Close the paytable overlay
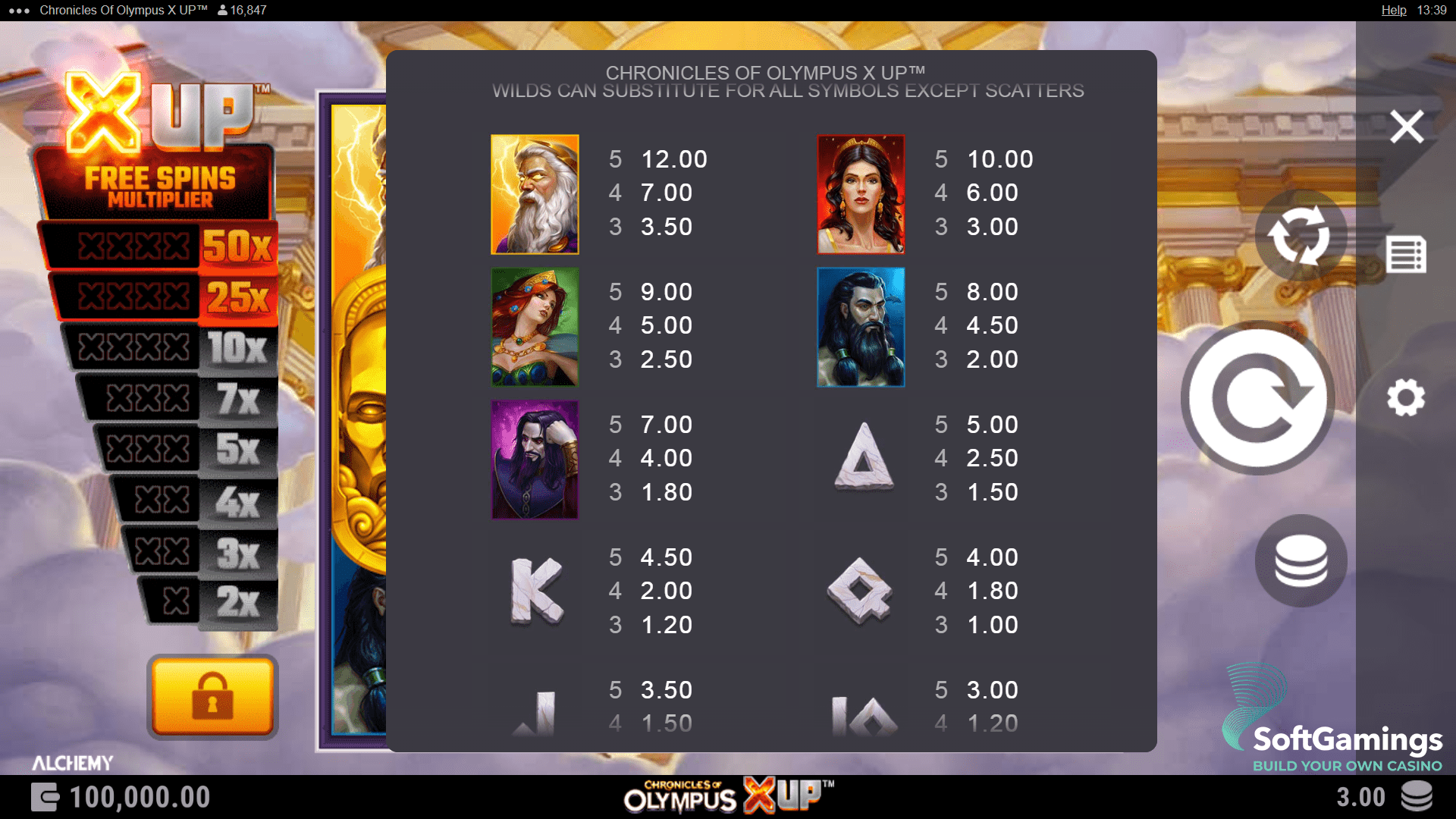 1407,127
